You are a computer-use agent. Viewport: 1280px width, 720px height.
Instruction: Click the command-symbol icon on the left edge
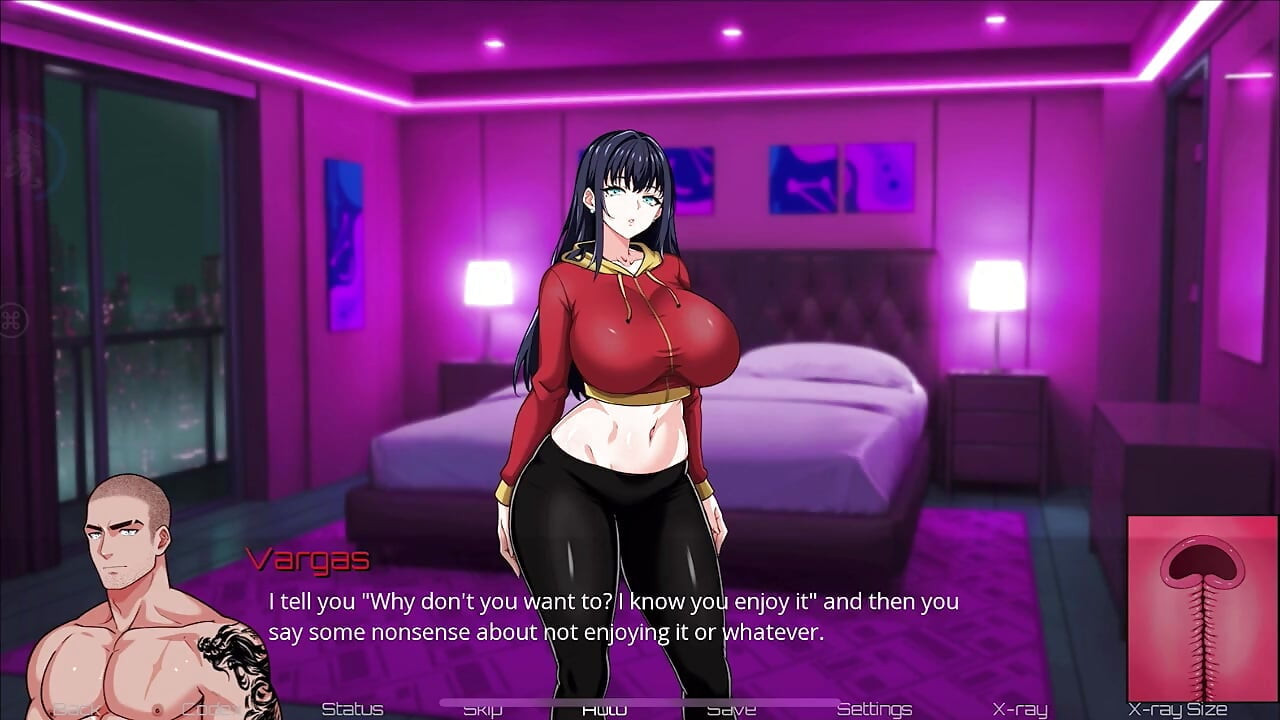pos(13,318)
